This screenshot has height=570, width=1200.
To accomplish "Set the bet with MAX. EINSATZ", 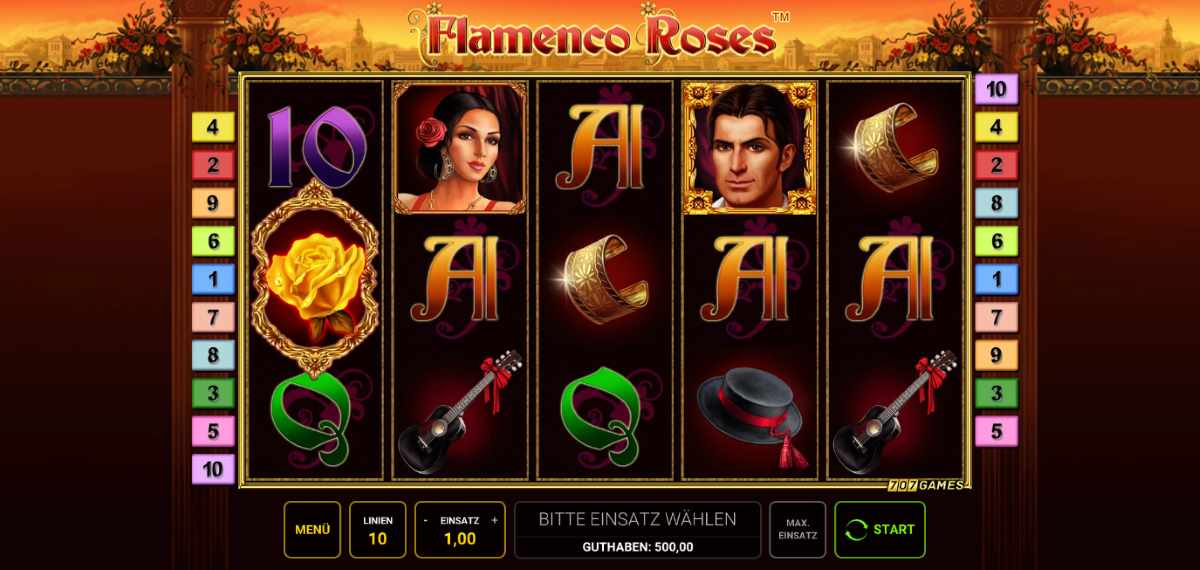I will tap(797, 529).
